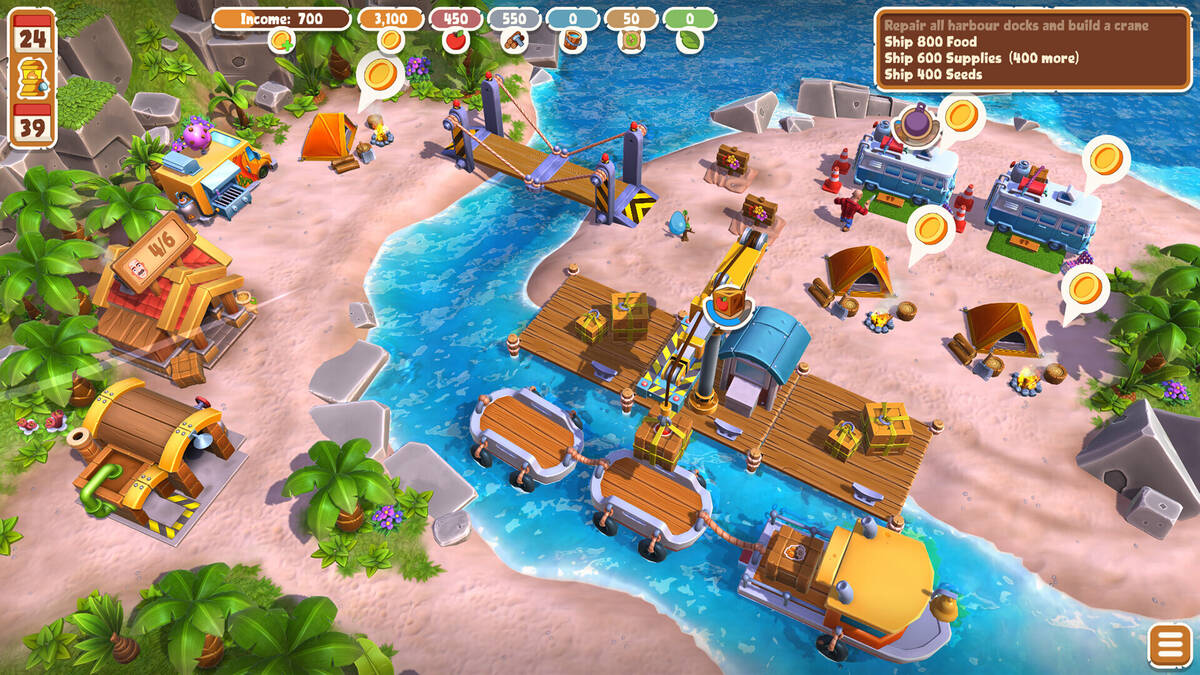Click the wood logs supplies resource icon
The image size is (1200, 675).
[x=514, y=41]
